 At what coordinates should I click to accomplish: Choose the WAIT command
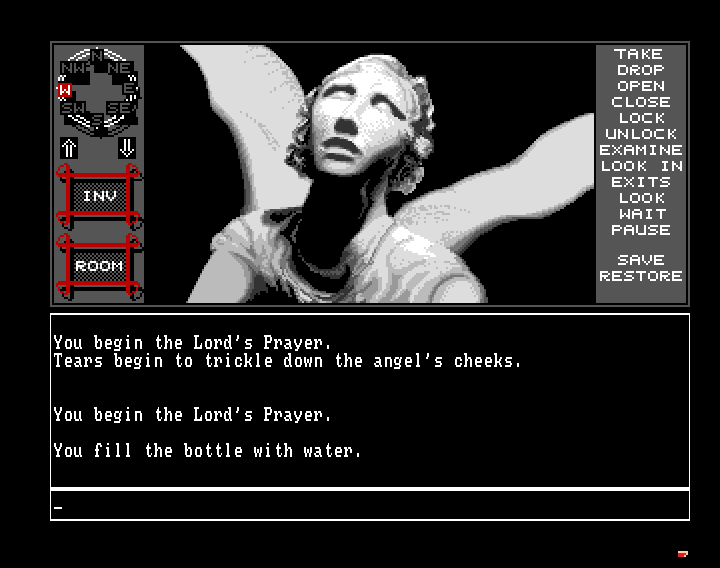[640, 214]
